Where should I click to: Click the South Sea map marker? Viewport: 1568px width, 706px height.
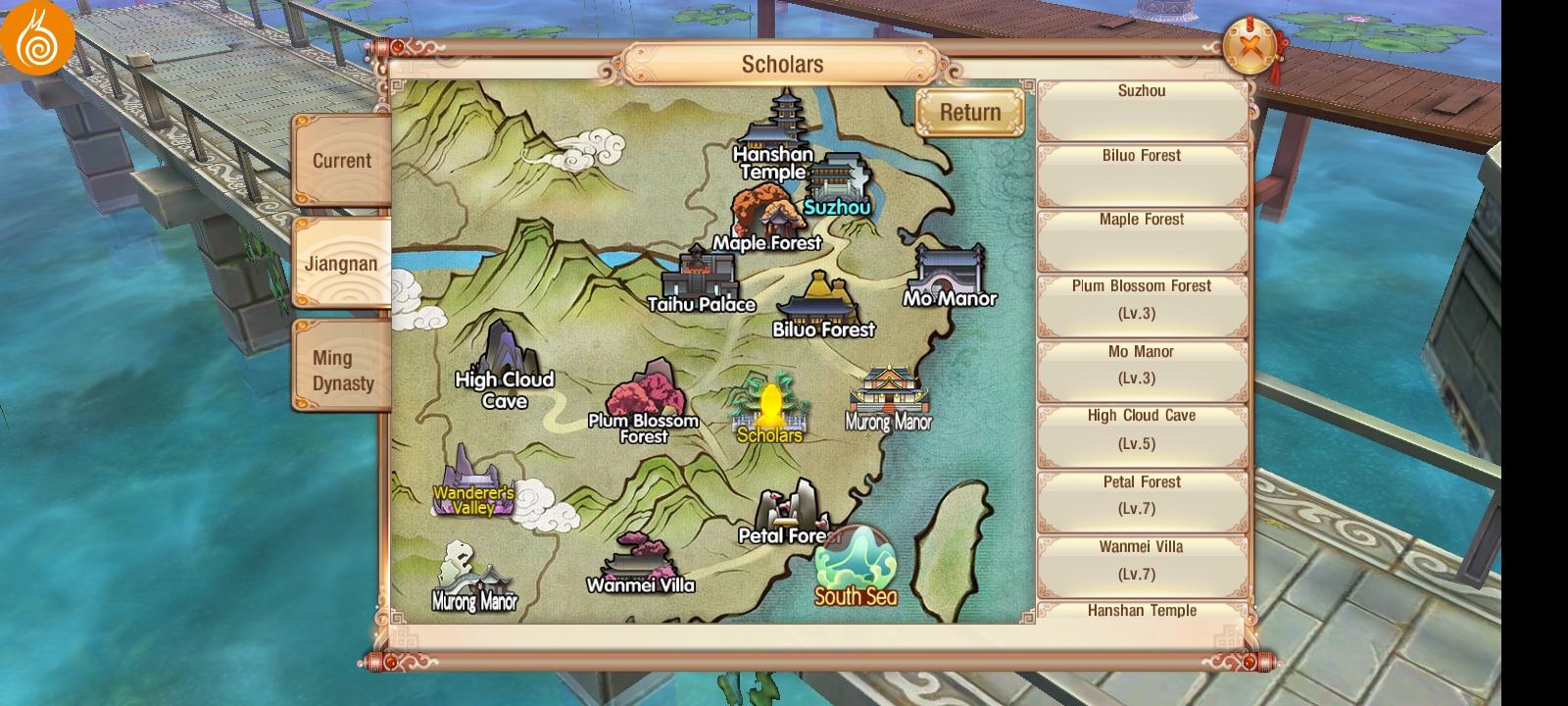[856, 567]
